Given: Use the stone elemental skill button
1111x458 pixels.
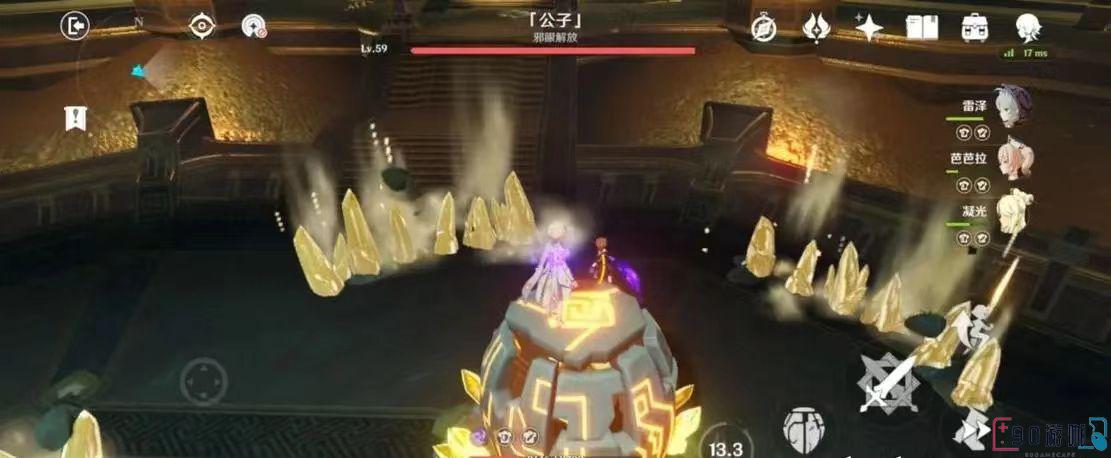Looking at the screenshot, I should (x=802, y=425).
